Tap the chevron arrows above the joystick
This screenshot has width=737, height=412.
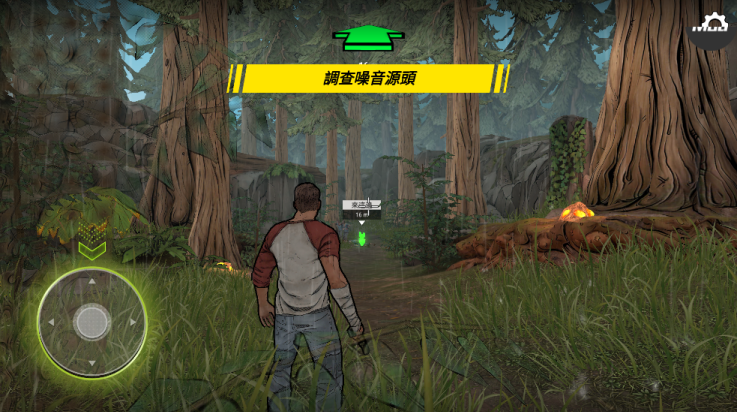92,249
